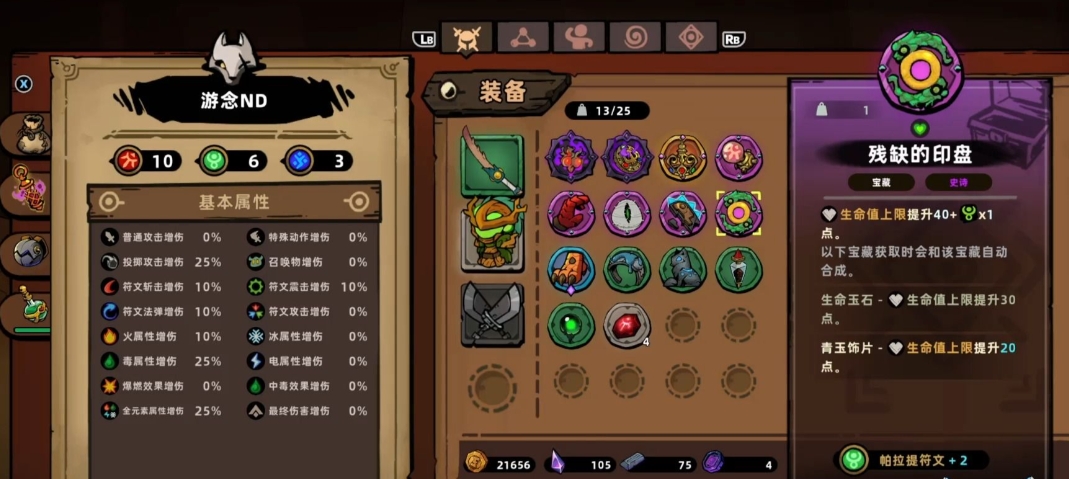Select the highlighted broken seal disc treasure
Viewport: 1069px width, 479px height.
739,213
